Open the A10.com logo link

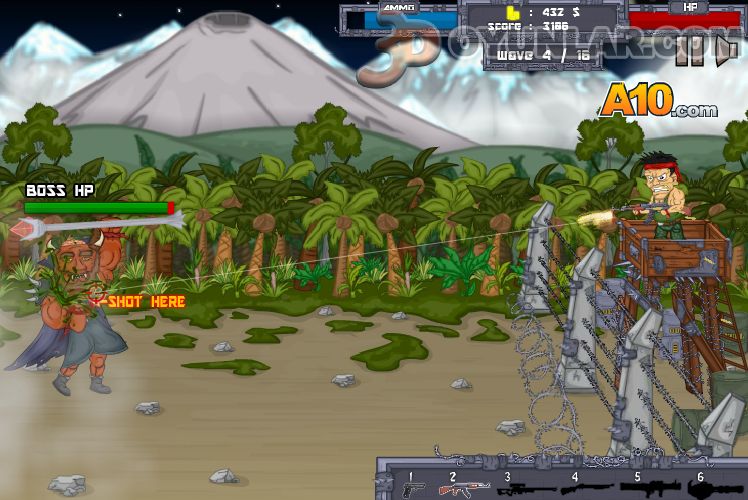(x=659, y=101)
